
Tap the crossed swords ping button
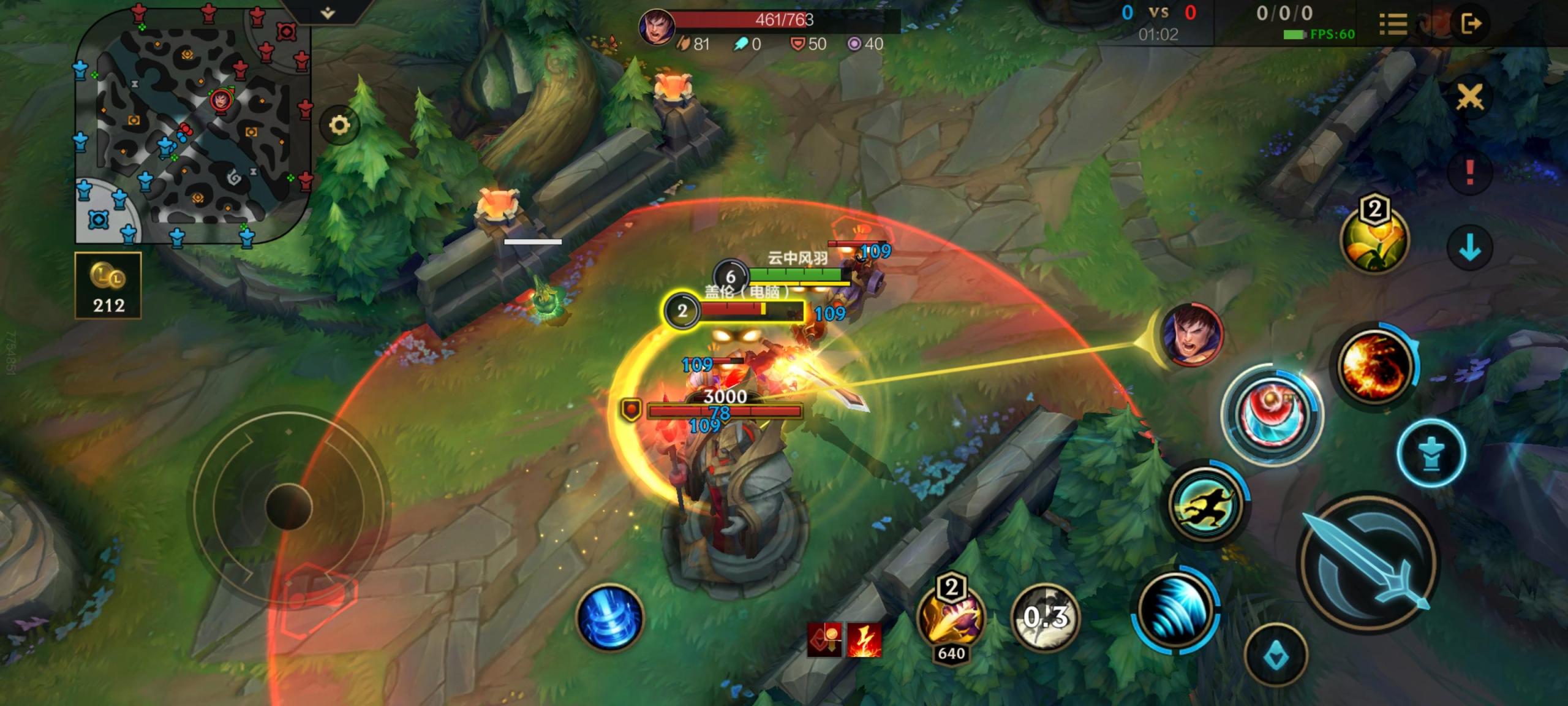tap(1469, 97)
